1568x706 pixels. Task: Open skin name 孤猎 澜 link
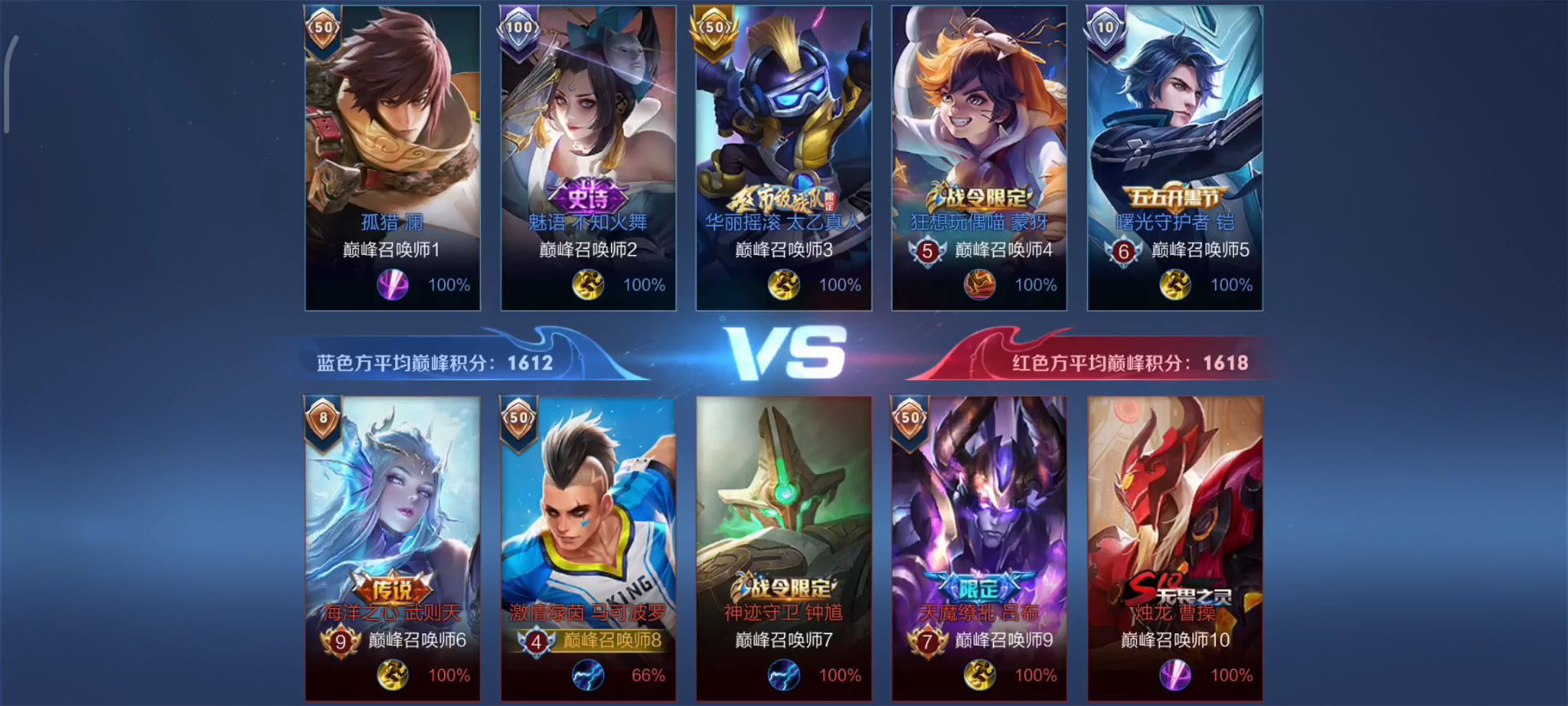tap(393, 221)
